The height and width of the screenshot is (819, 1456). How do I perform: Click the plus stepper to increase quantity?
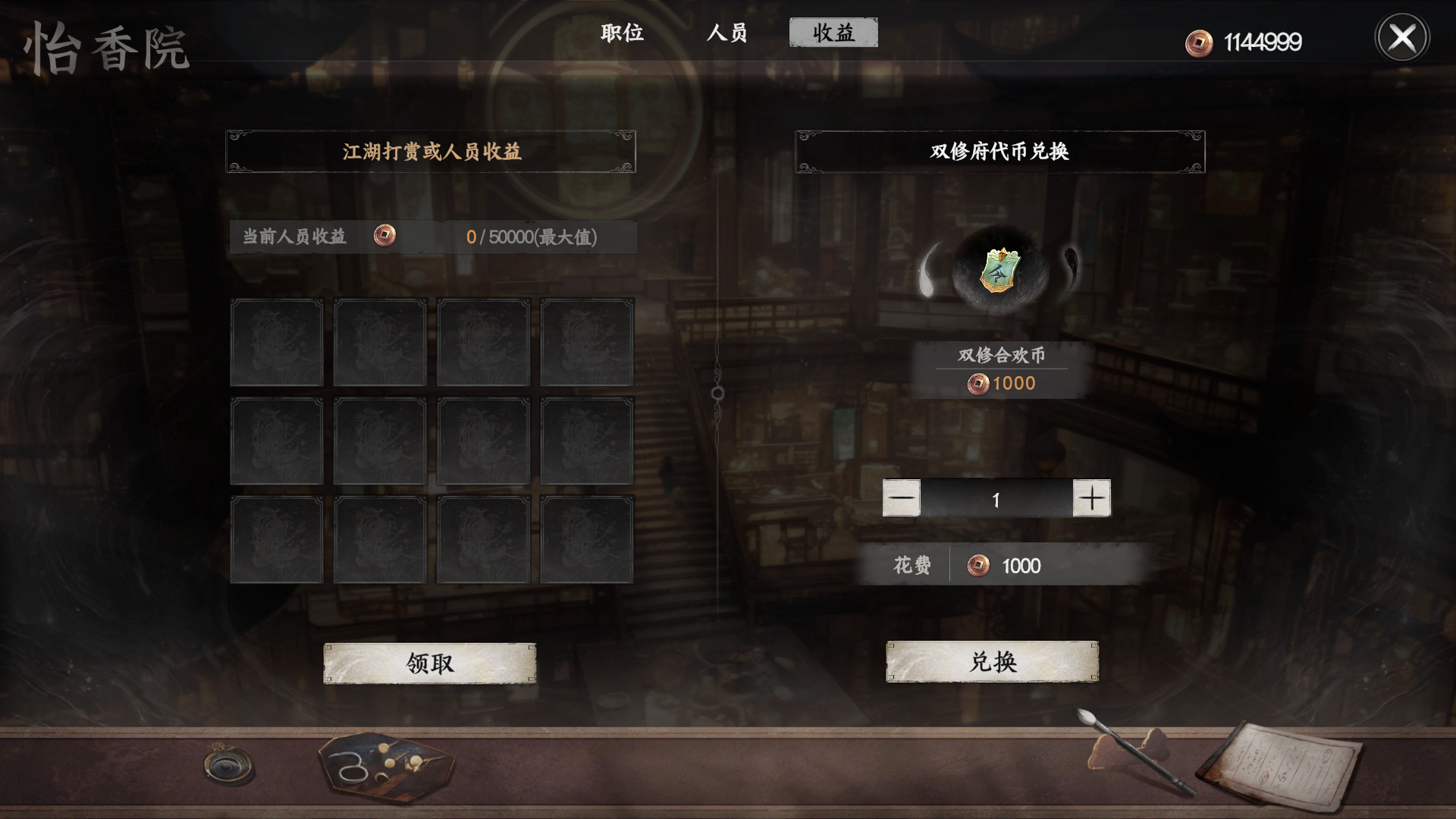pos(1092,497)
